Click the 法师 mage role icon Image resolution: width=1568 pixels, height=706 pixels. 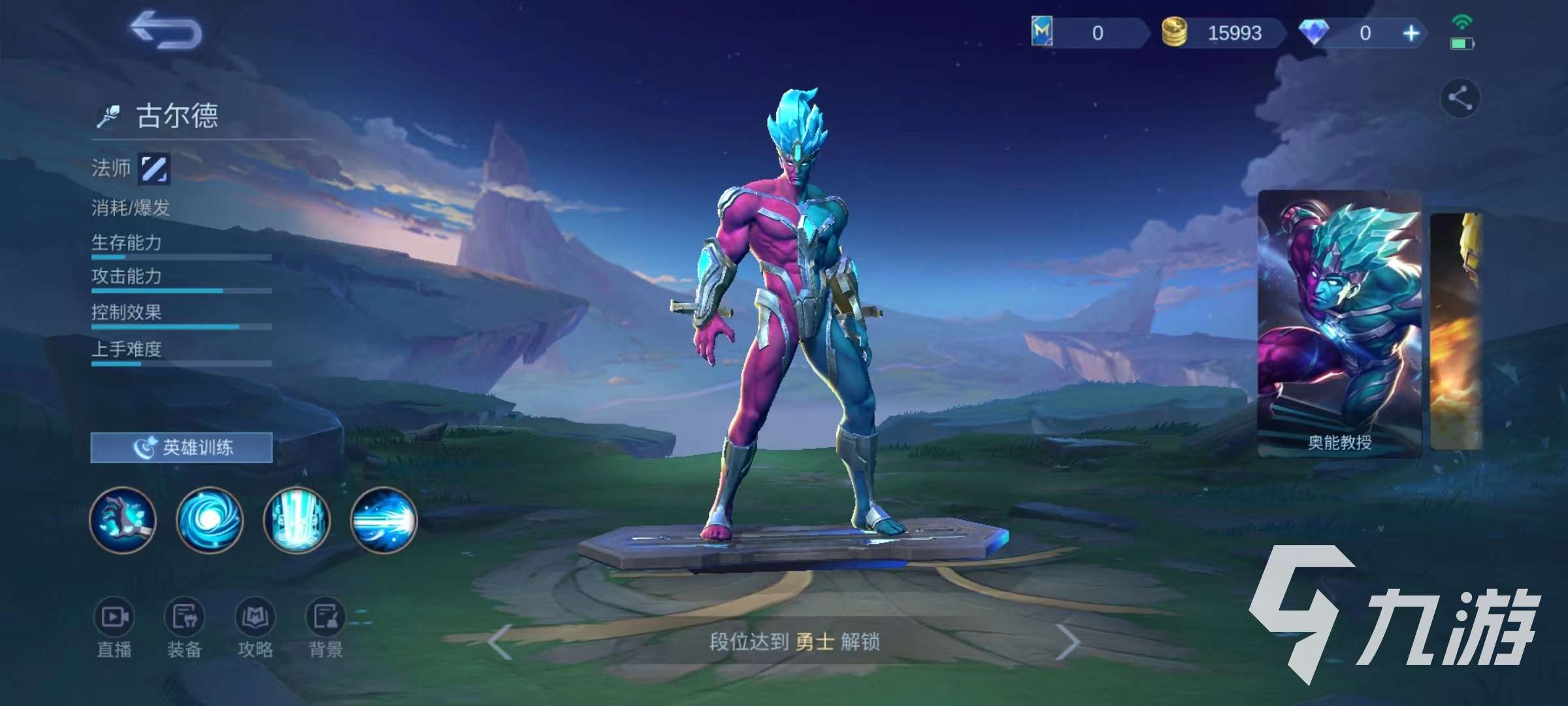pyautogui.click(x=155, y=169)
